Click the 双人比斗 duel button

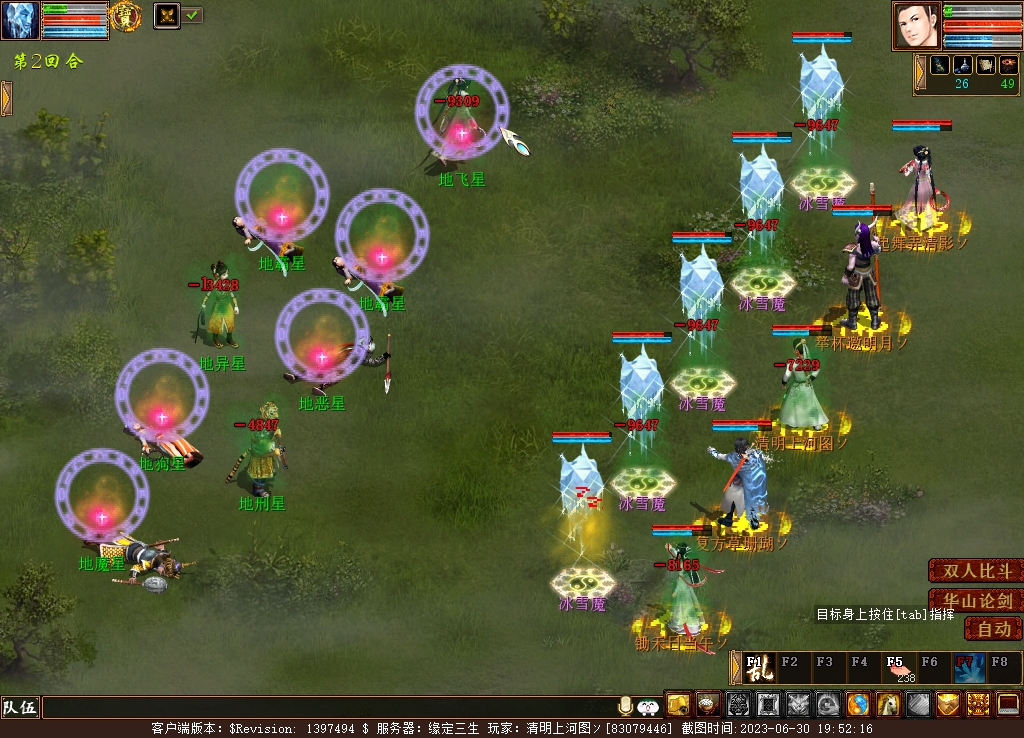click(977, 571)
